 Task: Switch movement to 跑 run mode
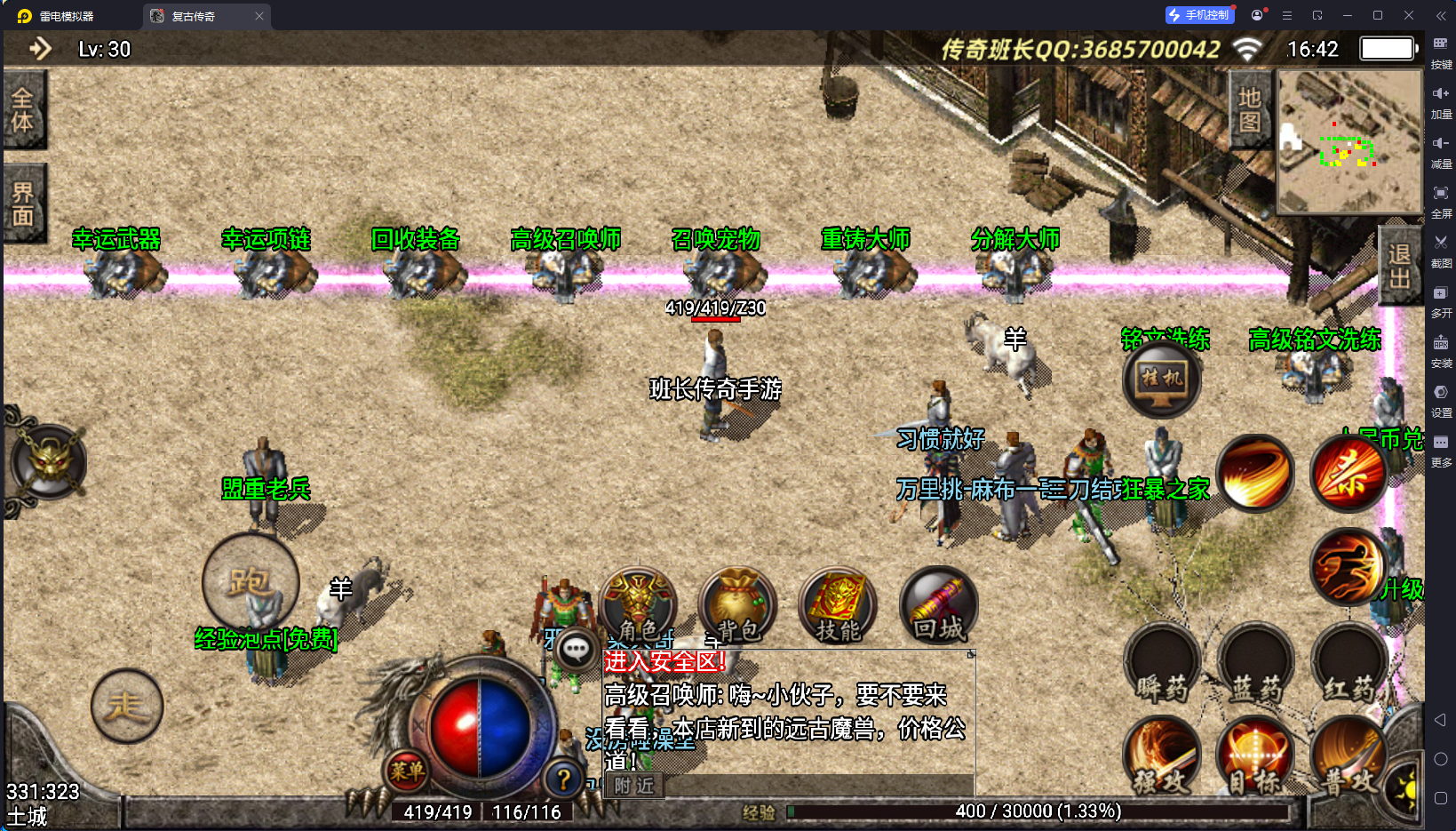click(x=251, y=581)
